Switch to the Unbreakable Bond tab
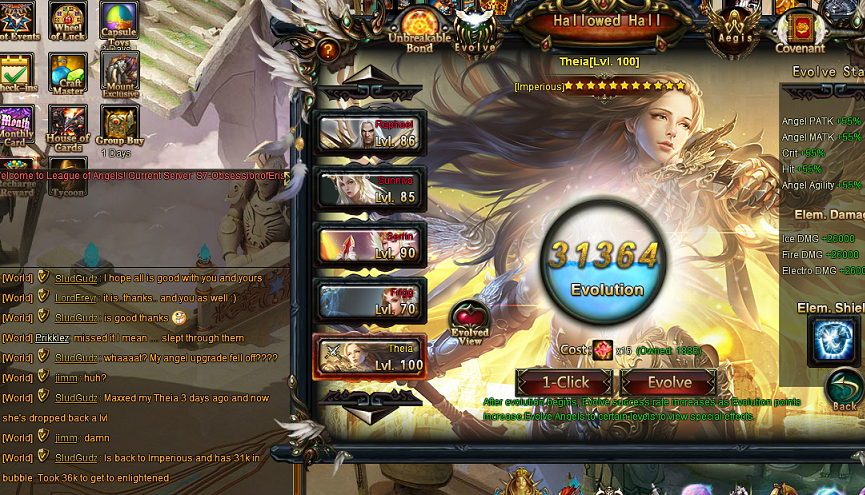 [418, 31]
